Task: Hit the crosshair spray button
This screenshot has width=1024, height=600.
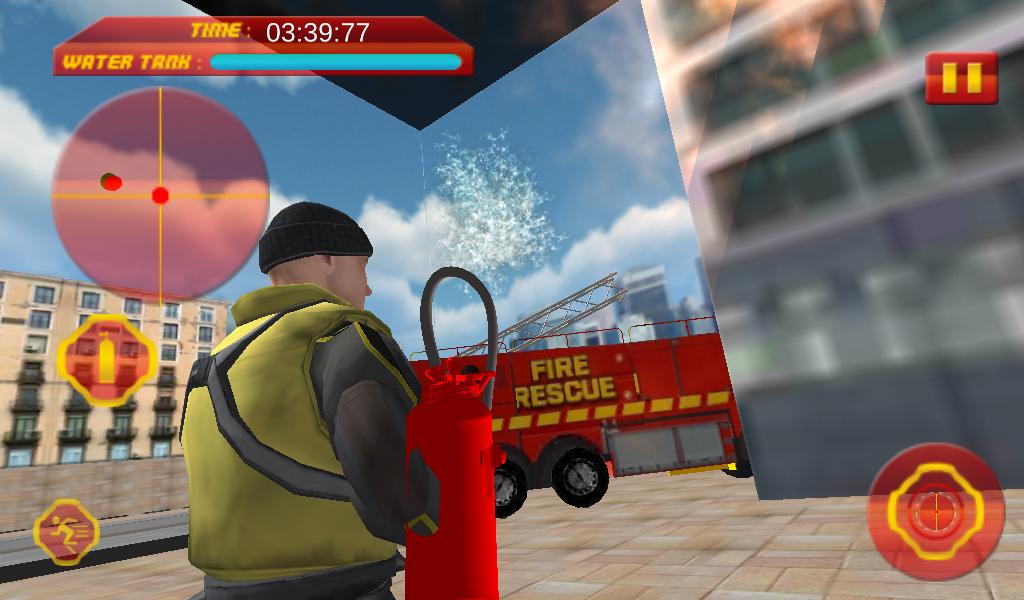Action: tap(934, 511)
